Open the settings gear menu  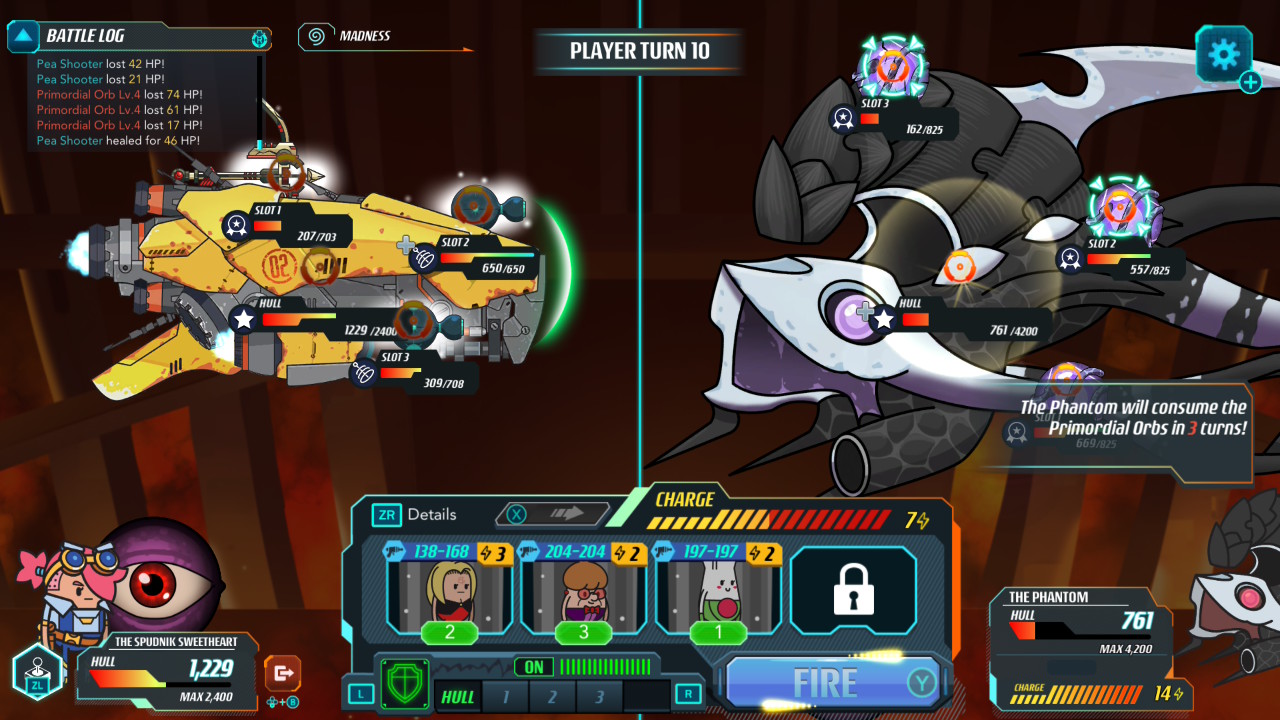click(1223, 54)
